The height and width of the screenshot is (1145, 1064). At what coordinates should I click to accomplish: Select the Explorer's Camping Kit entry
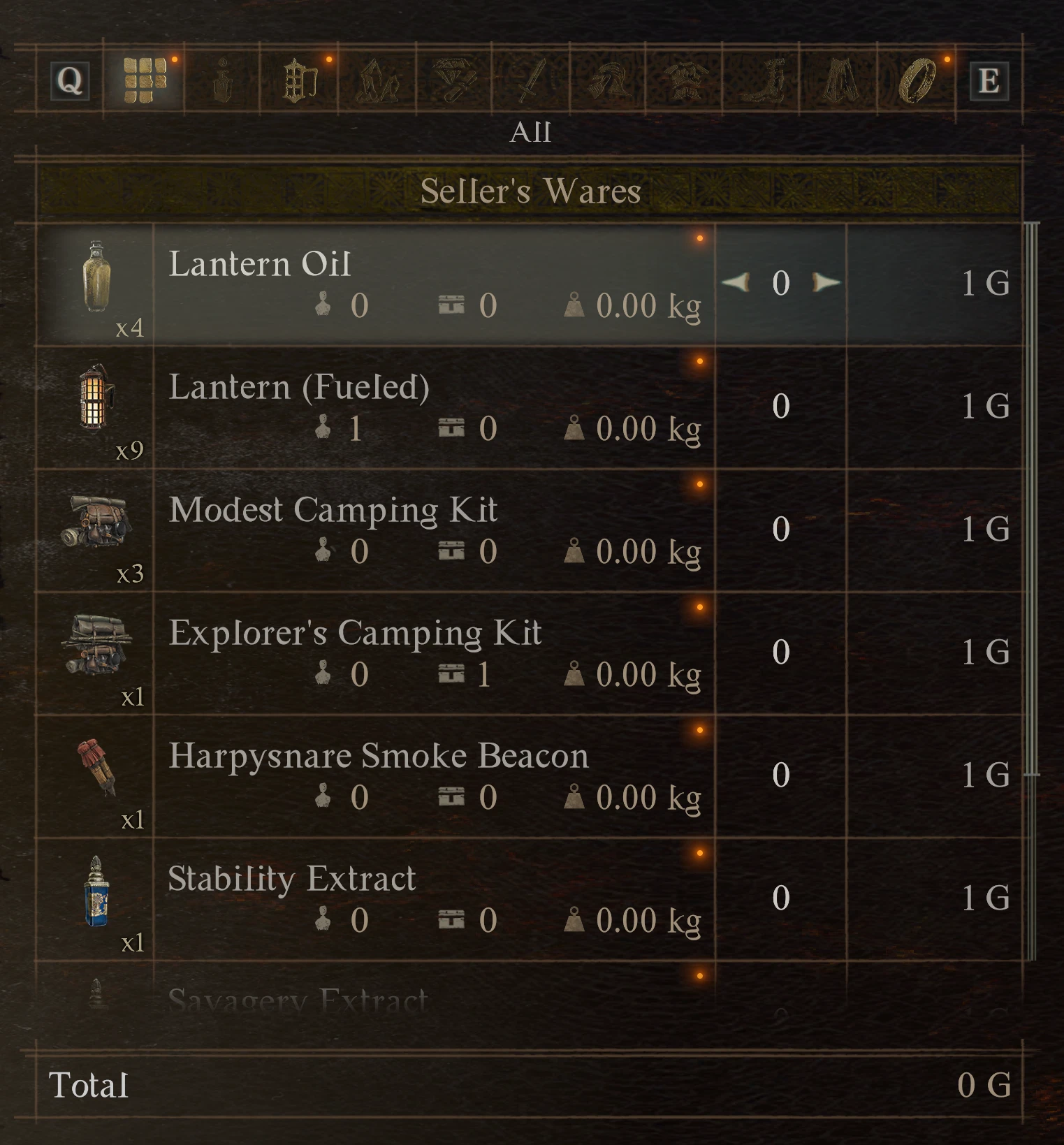point(419,653)
